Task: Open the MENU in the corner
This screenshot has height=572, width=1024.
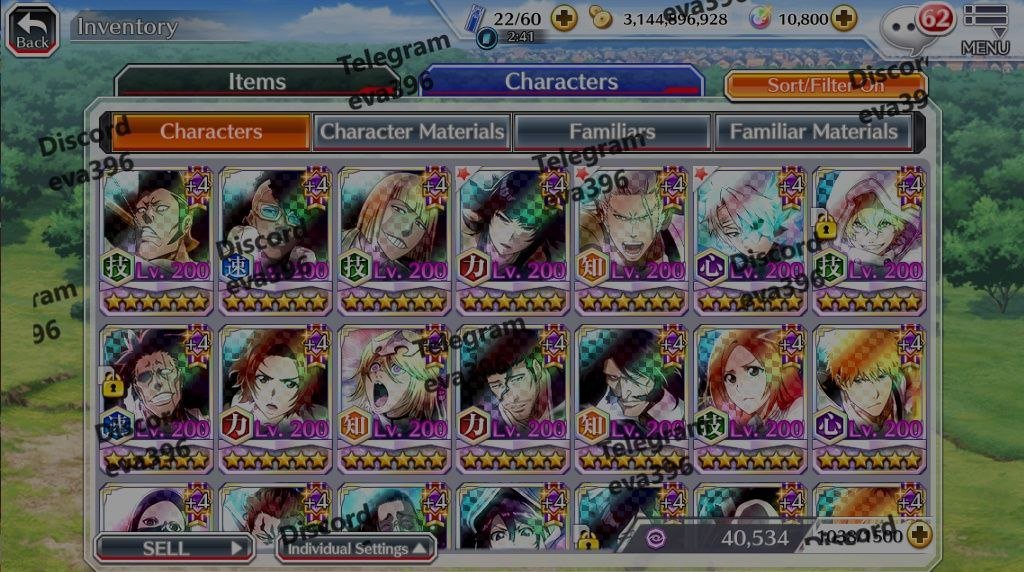Action: pos(985,28)
